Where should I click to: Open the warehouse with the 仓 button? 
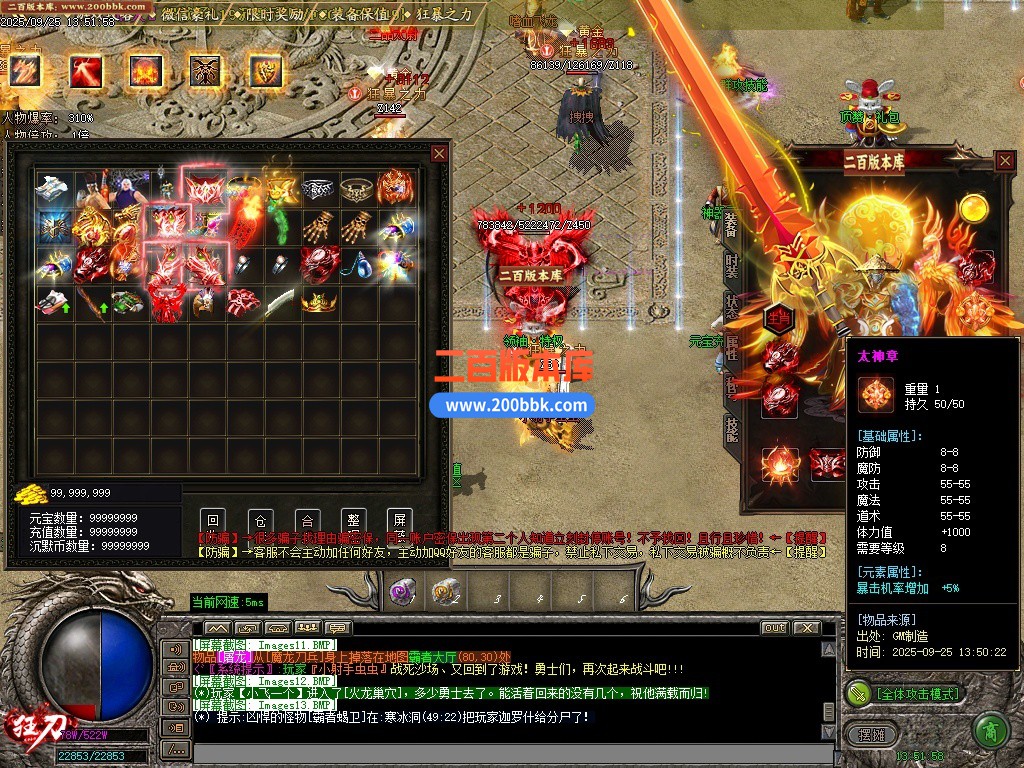260,520
